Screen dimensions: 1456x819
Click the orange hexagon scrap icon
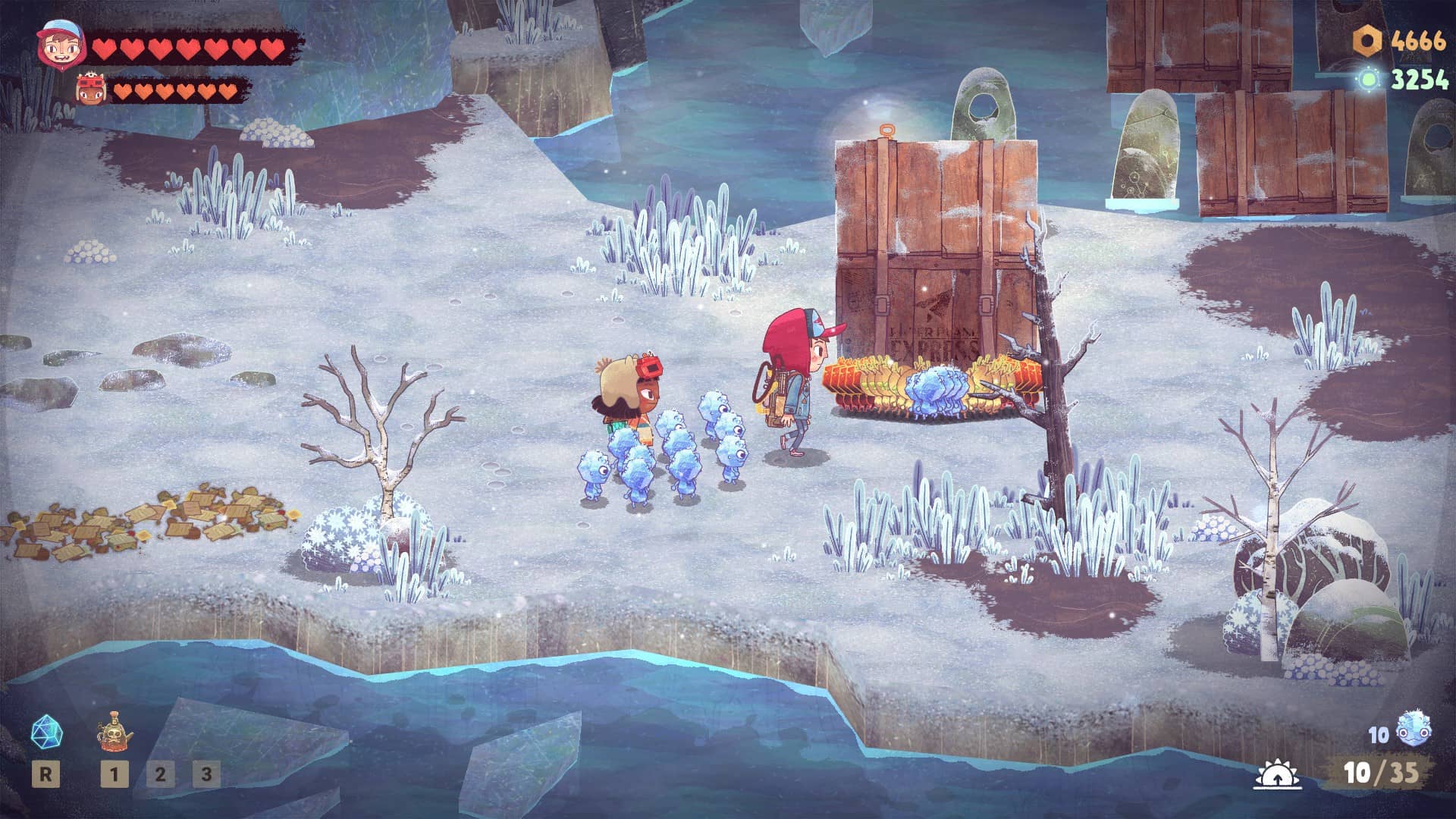click(x=1368, y=40)
